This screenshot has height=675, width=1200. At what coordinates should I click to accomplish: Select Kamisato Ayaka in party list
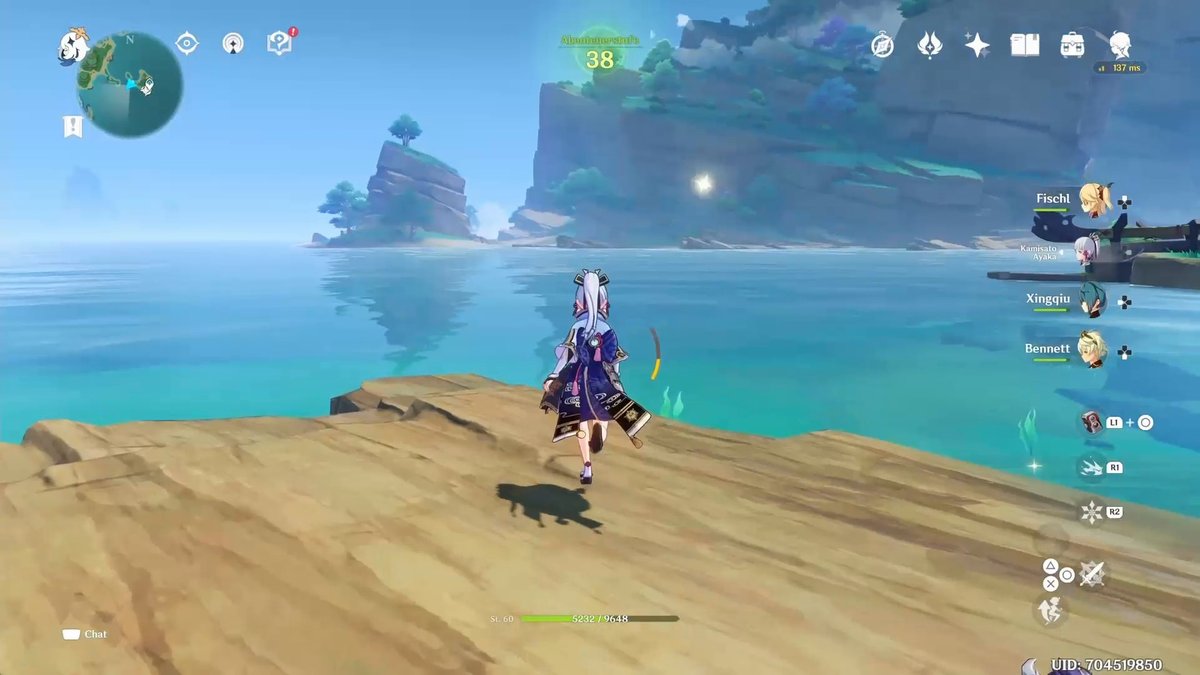1088,249
